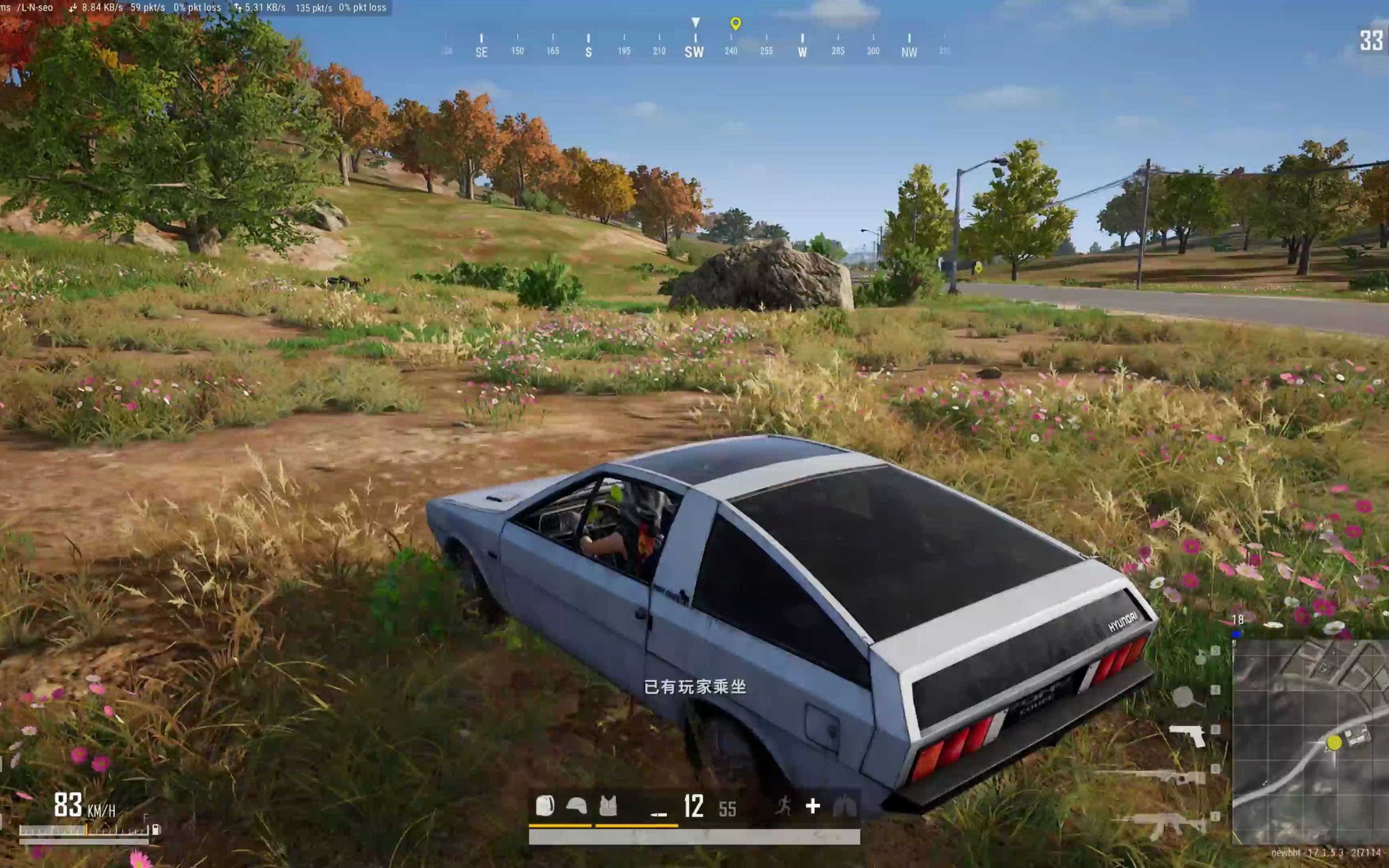Click the backpack equipment icon
The image size is (1389, 868).
[x=544, y=806]
